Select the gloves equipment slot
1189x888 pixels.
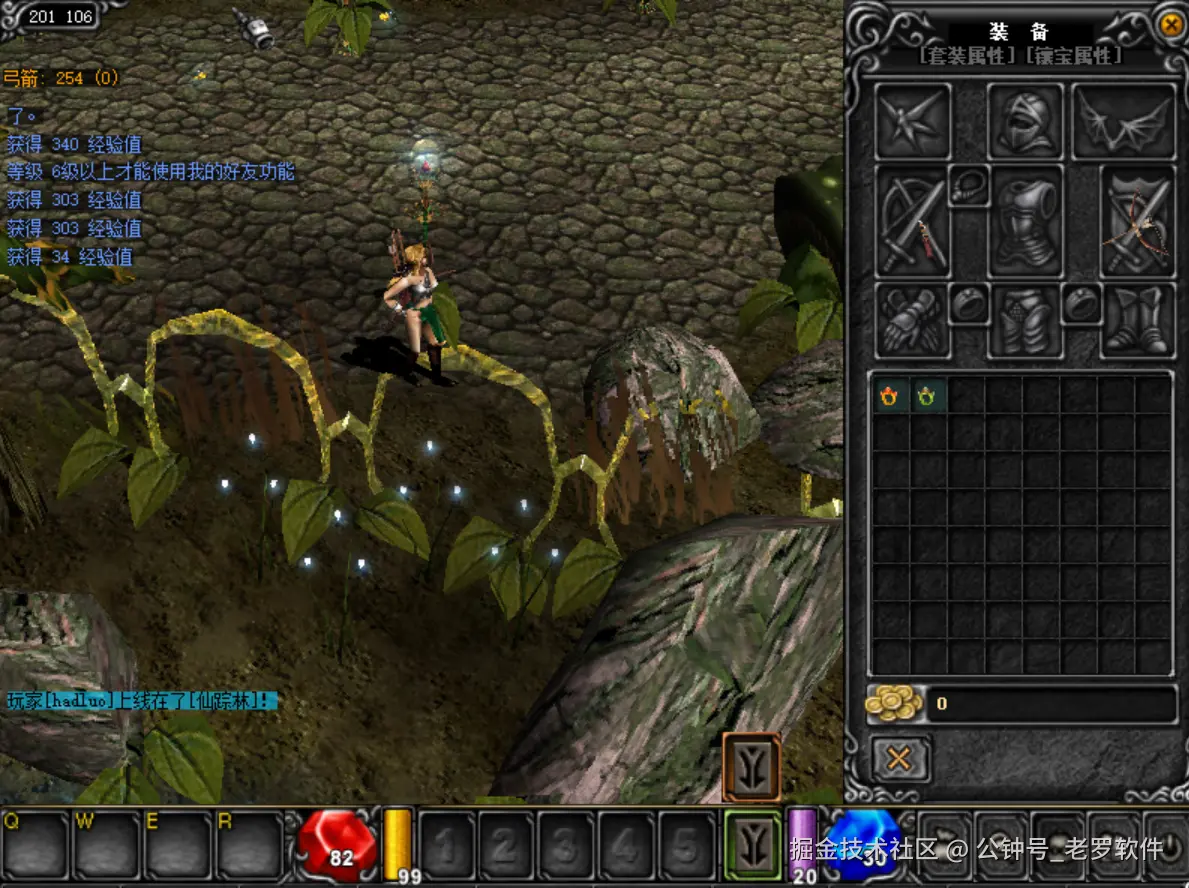point(912,320)
